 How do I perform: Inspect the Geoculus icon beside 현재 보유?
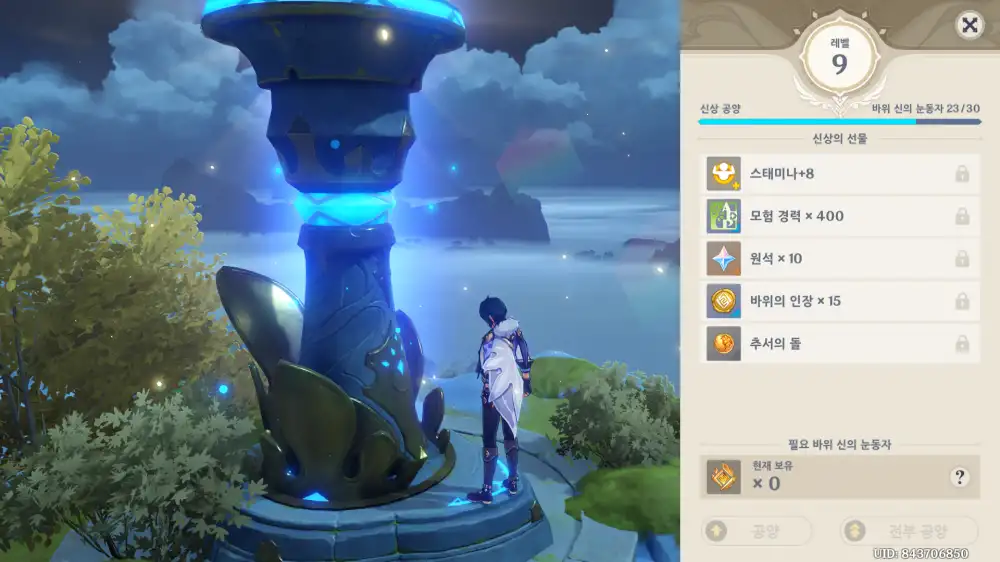coord(723,477)
